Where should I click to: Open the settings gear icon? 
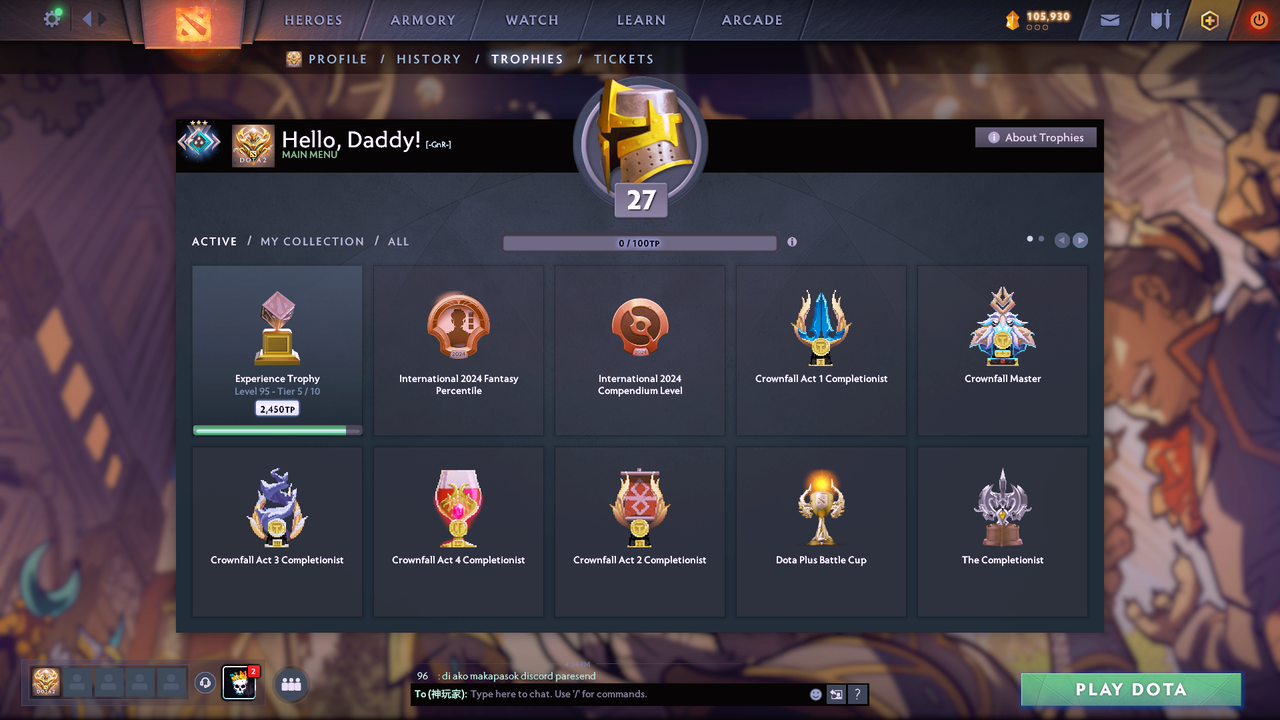point(51,19)
